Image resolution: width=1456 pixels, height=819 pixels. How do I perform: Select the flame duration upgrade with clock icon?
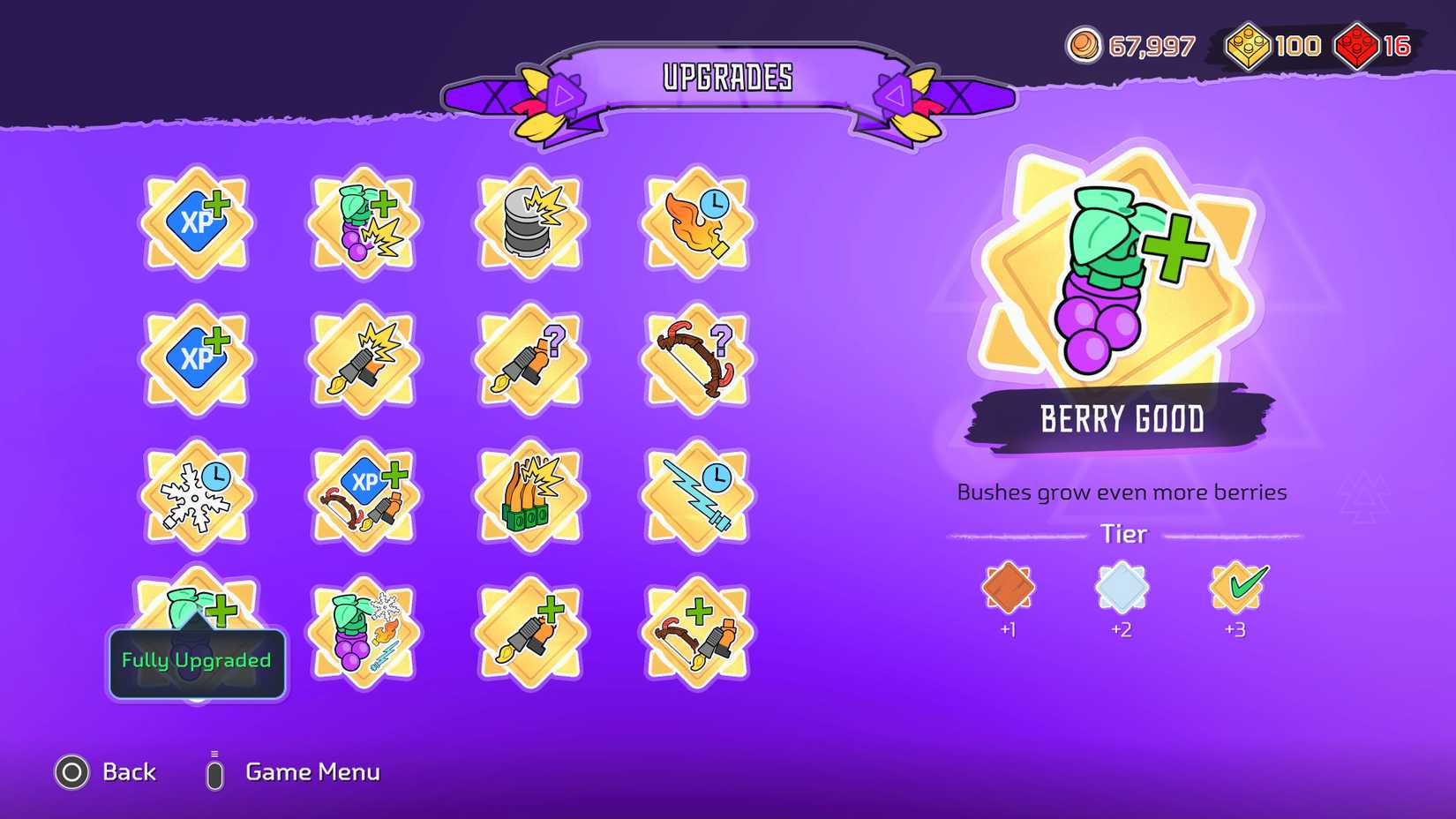coord(697,222)
